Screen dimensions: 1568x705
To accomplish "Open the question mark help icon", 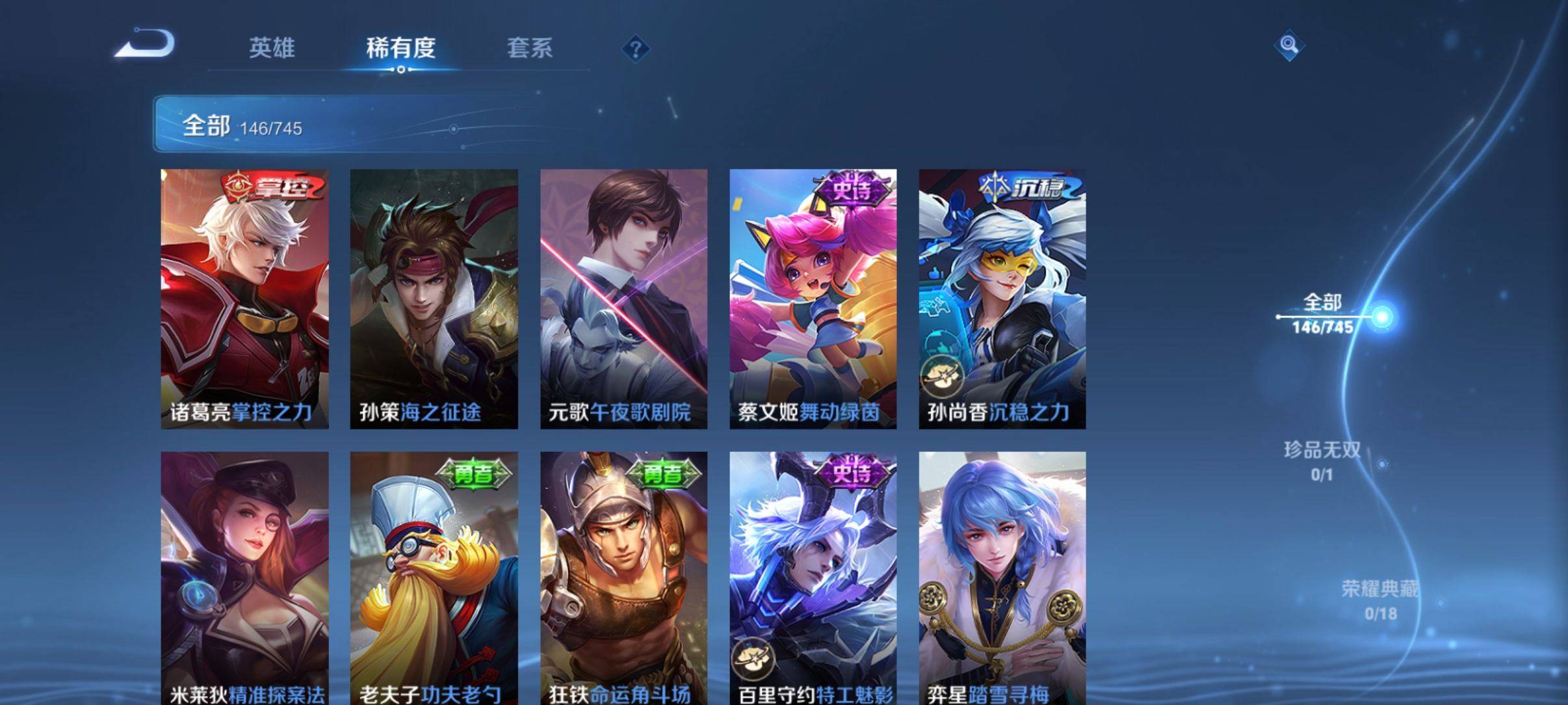I will pyautogui.click(x=636, y=49).
